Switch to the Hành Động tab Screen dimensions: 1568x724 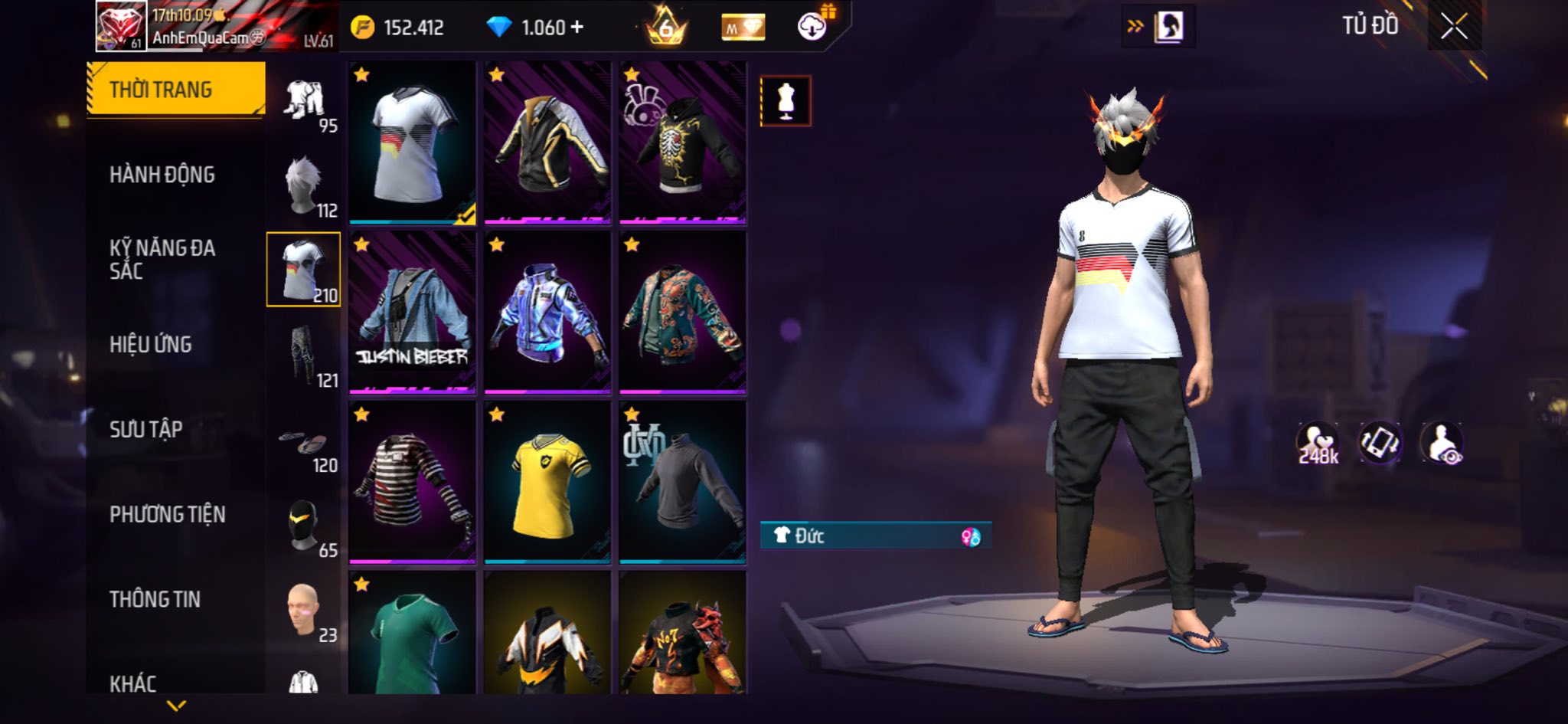[162, 175]
